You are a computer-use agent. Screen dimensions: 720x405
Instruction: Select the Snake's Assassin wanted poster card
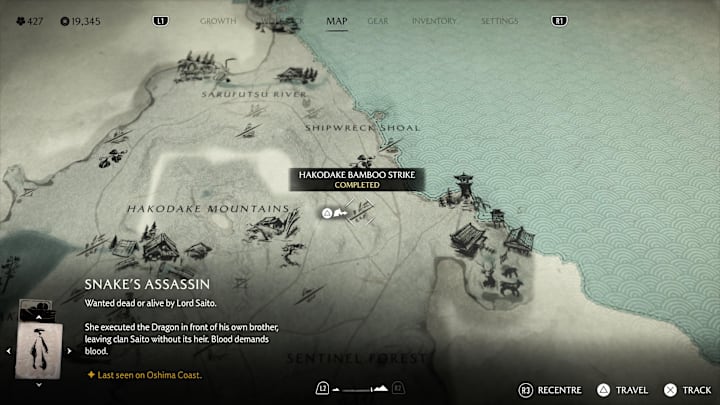click(40, 350)
